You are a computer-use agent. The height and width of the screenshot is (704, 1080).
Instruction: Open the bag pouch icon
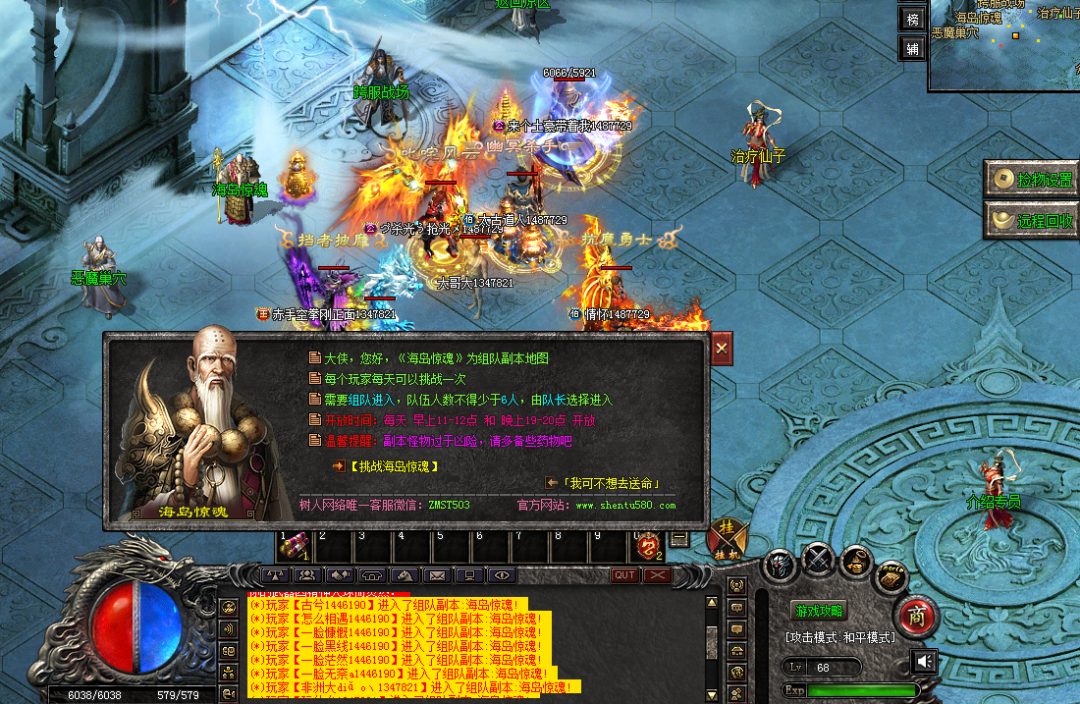pos(856,563)
